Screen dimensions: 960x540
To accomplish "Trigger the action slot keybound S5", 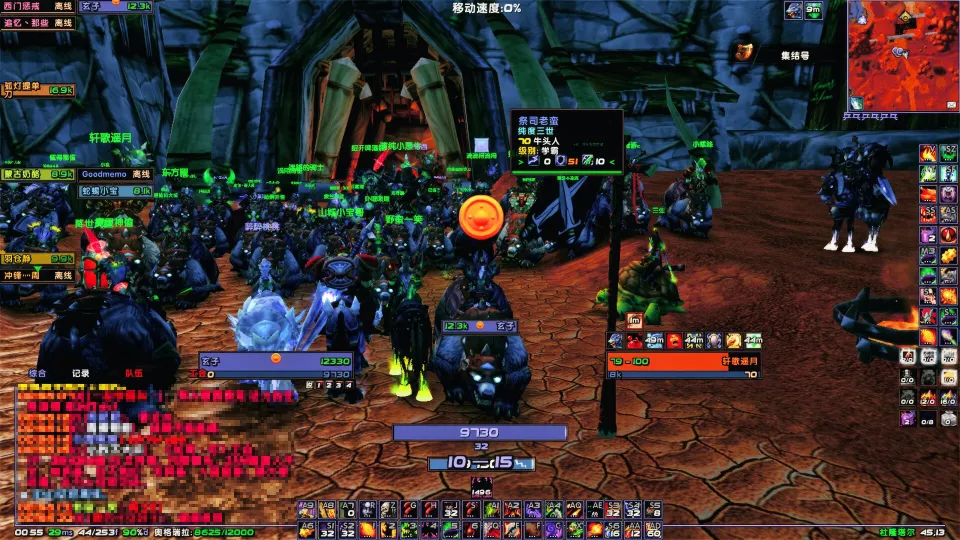I will [653, 509].
